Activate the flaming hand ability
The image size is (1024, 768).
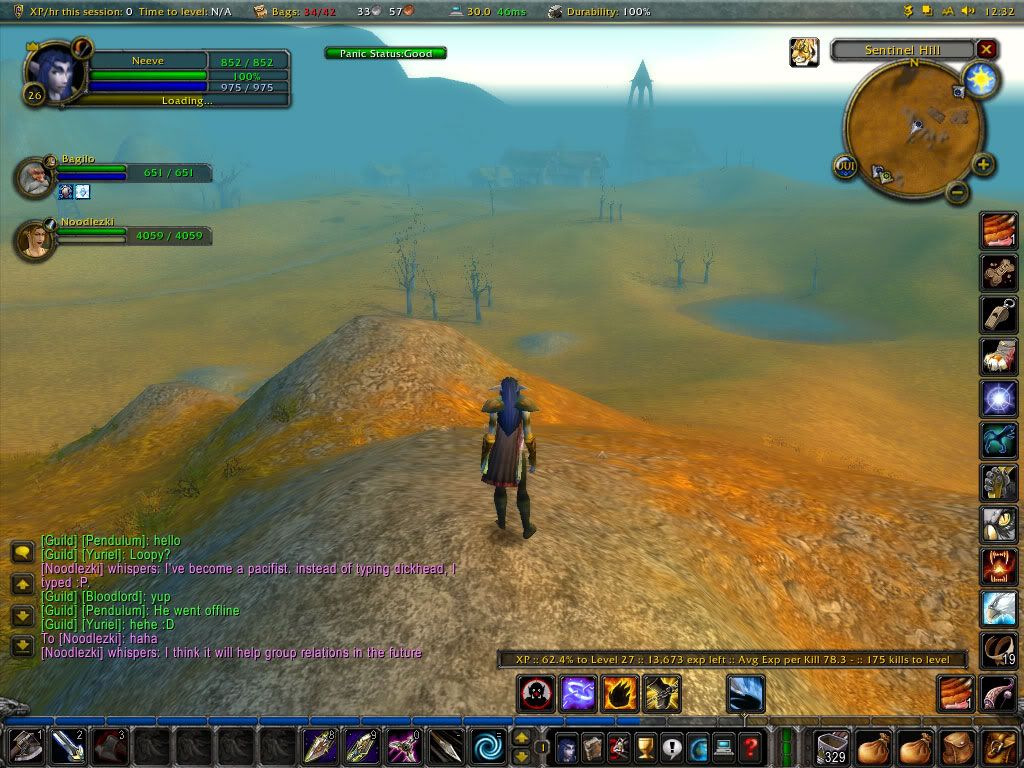pos(620,693)
